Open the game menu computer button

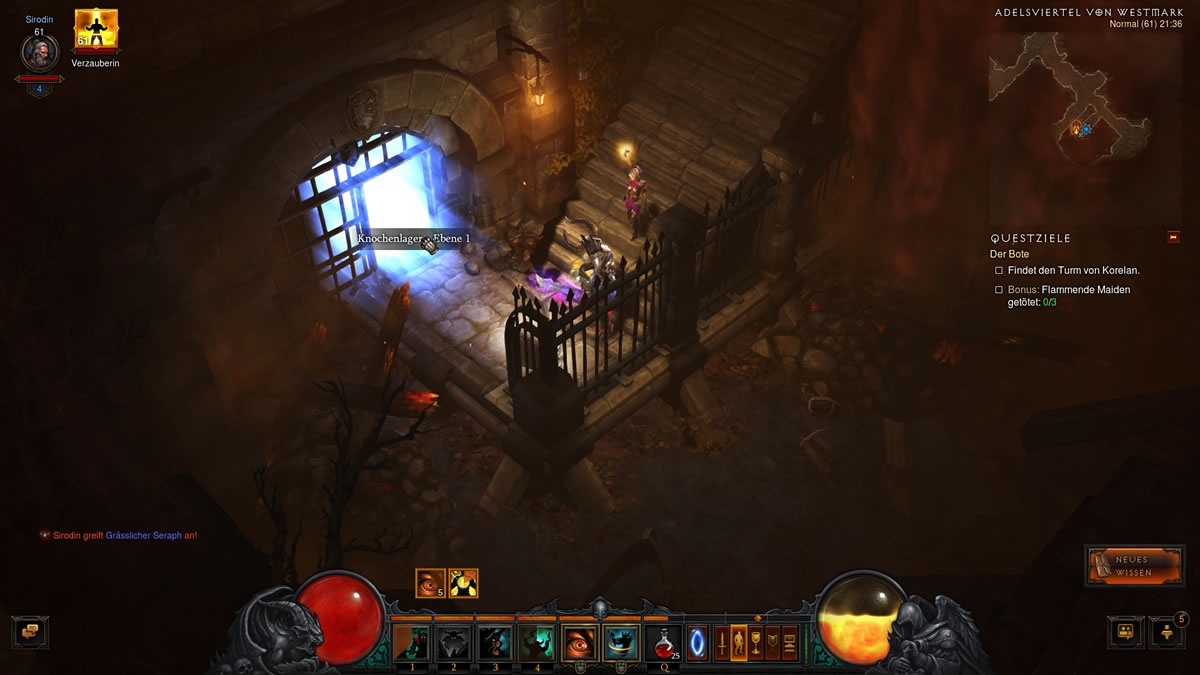point(790,641)
